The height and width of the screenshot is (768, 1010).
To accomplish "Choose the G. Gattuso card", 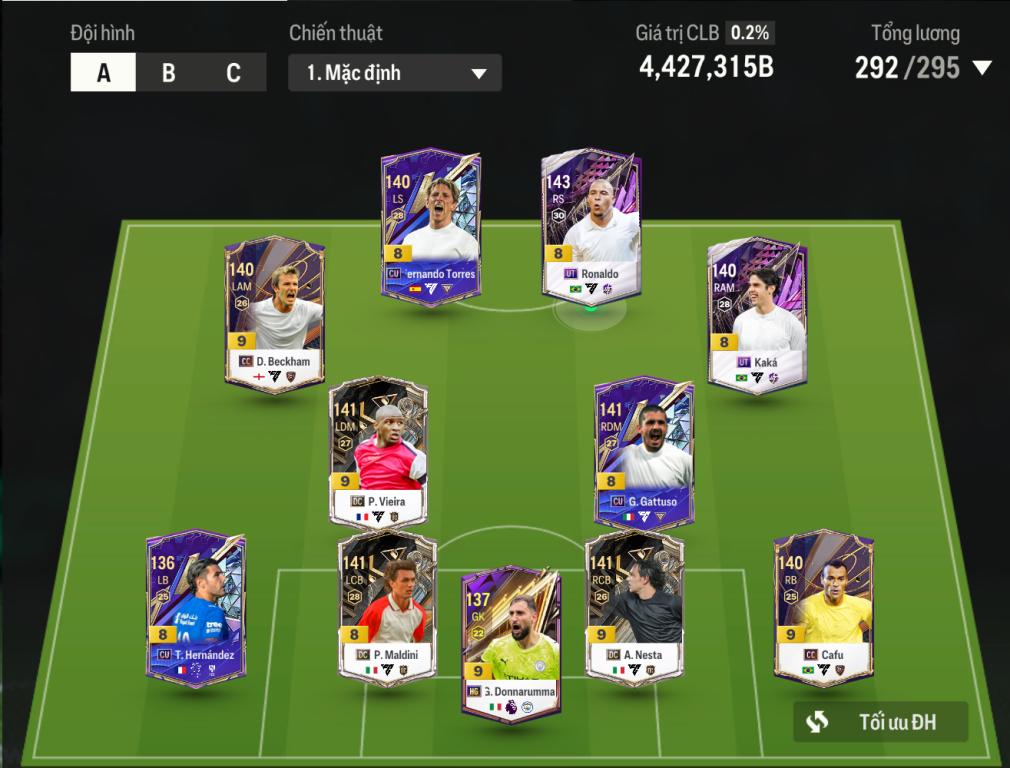I will click(644, 453).
